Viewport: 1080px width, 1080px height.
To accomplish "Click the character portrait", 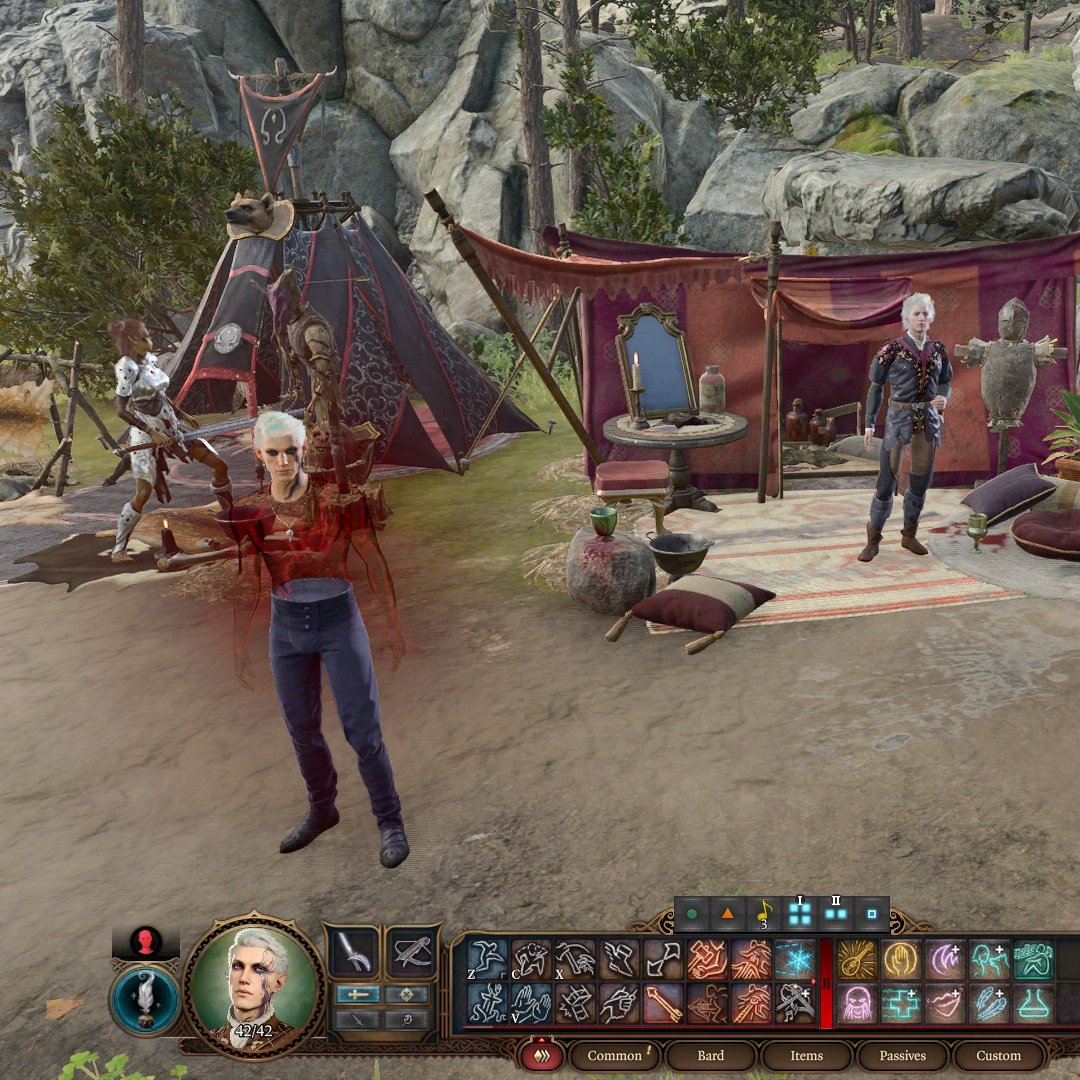I will point(255,985).
